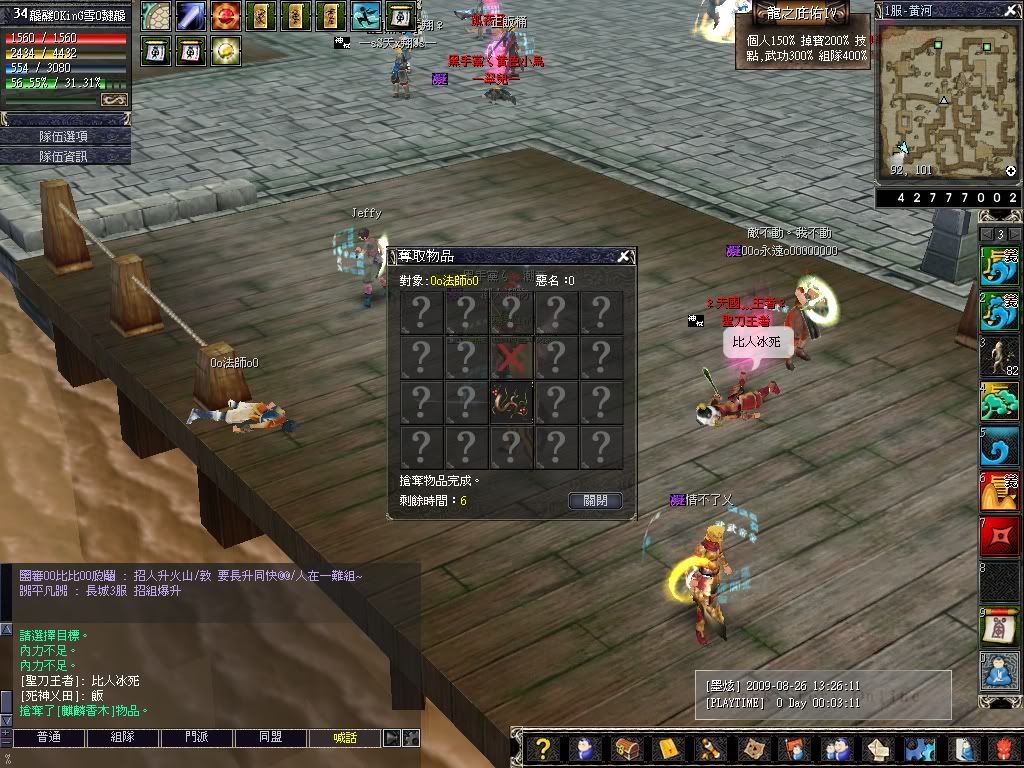Open system settings with the blue gear icon
The height and width of the screenshot is (768, 1024).
(919, 748)
